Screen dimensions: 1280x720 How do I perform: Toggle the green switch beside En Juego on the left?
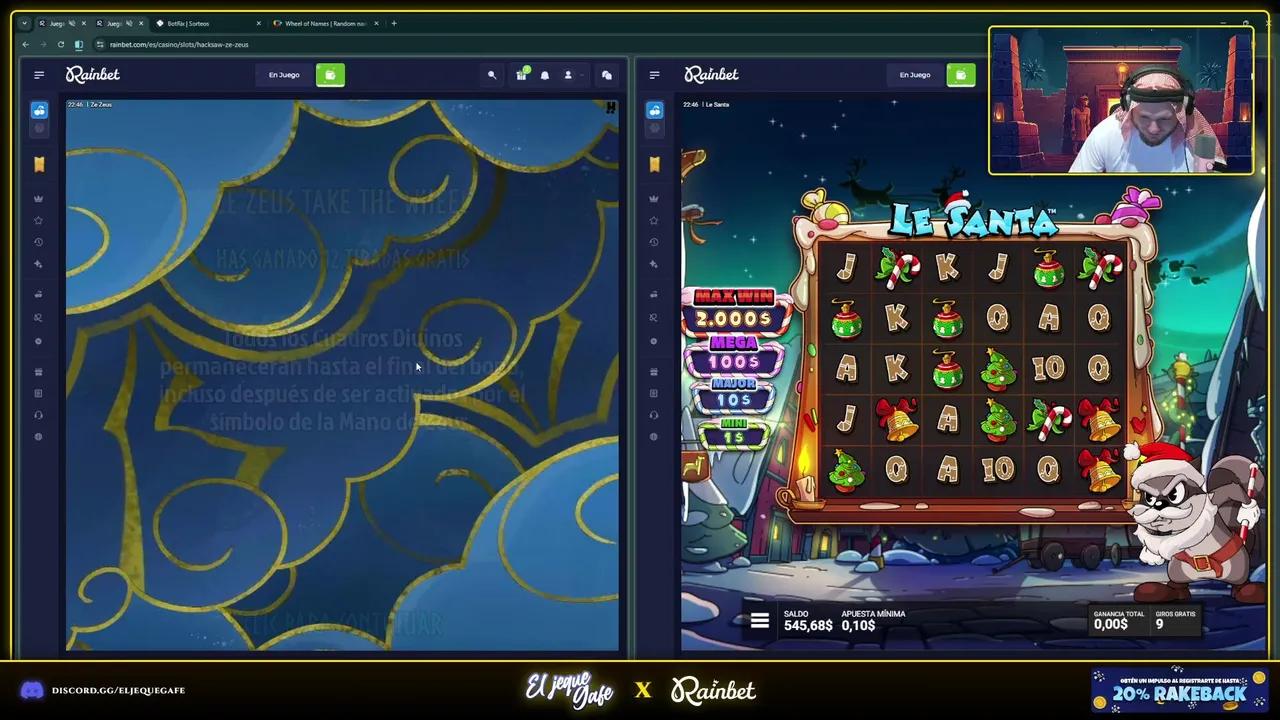coord(331,75)
